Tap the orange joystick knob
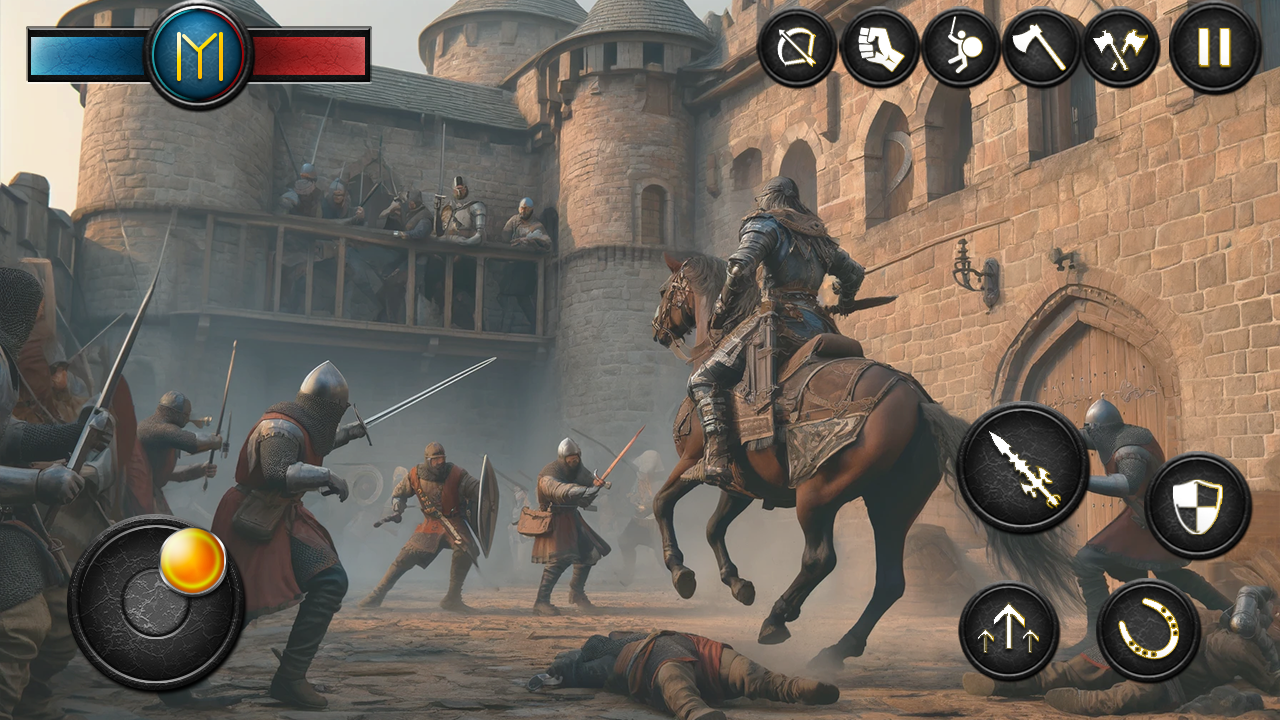The image size is (1280, 720). (190, 563)
